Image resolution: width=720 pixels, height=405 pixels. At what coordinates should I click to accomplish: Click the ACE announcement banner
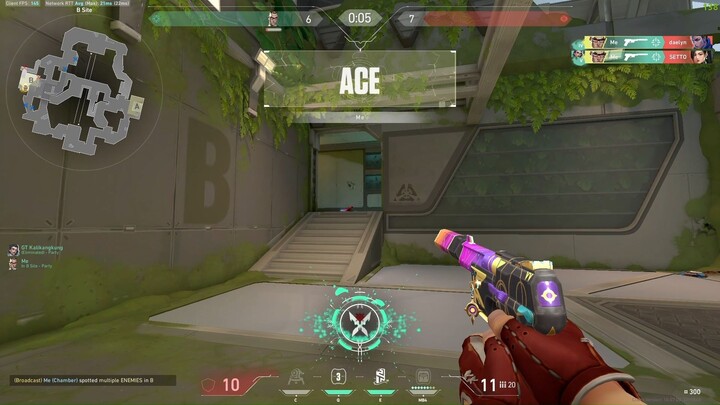point(359,80)
